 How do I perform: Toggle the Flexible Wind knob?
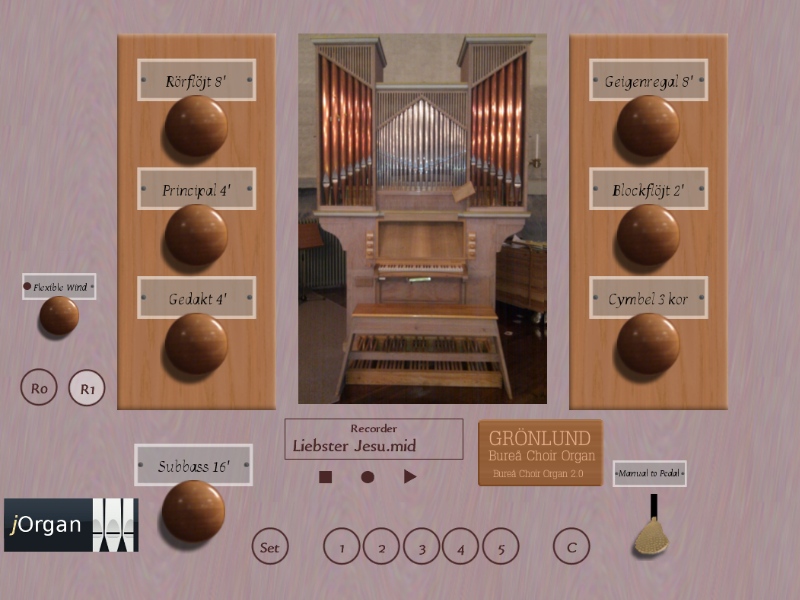pyautogui.click(x=59, y=316)
